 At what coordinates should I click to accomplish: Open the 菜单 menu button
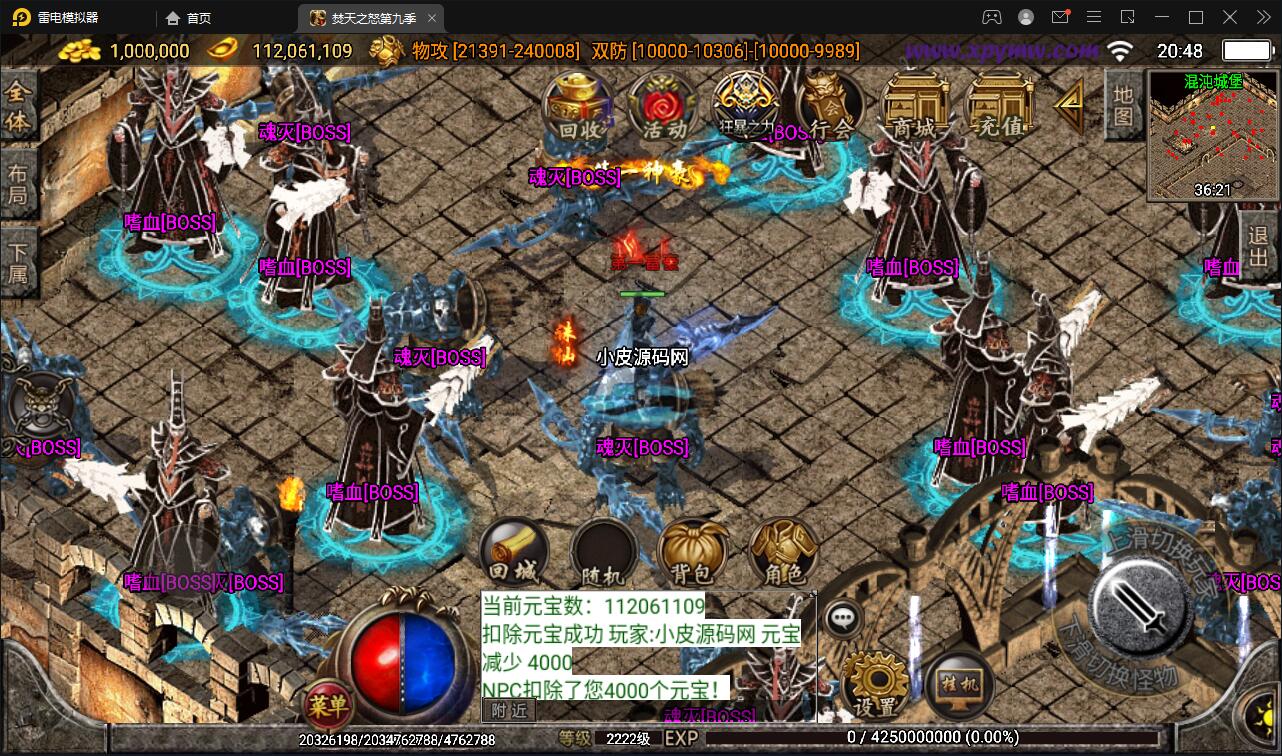[328, 707]
